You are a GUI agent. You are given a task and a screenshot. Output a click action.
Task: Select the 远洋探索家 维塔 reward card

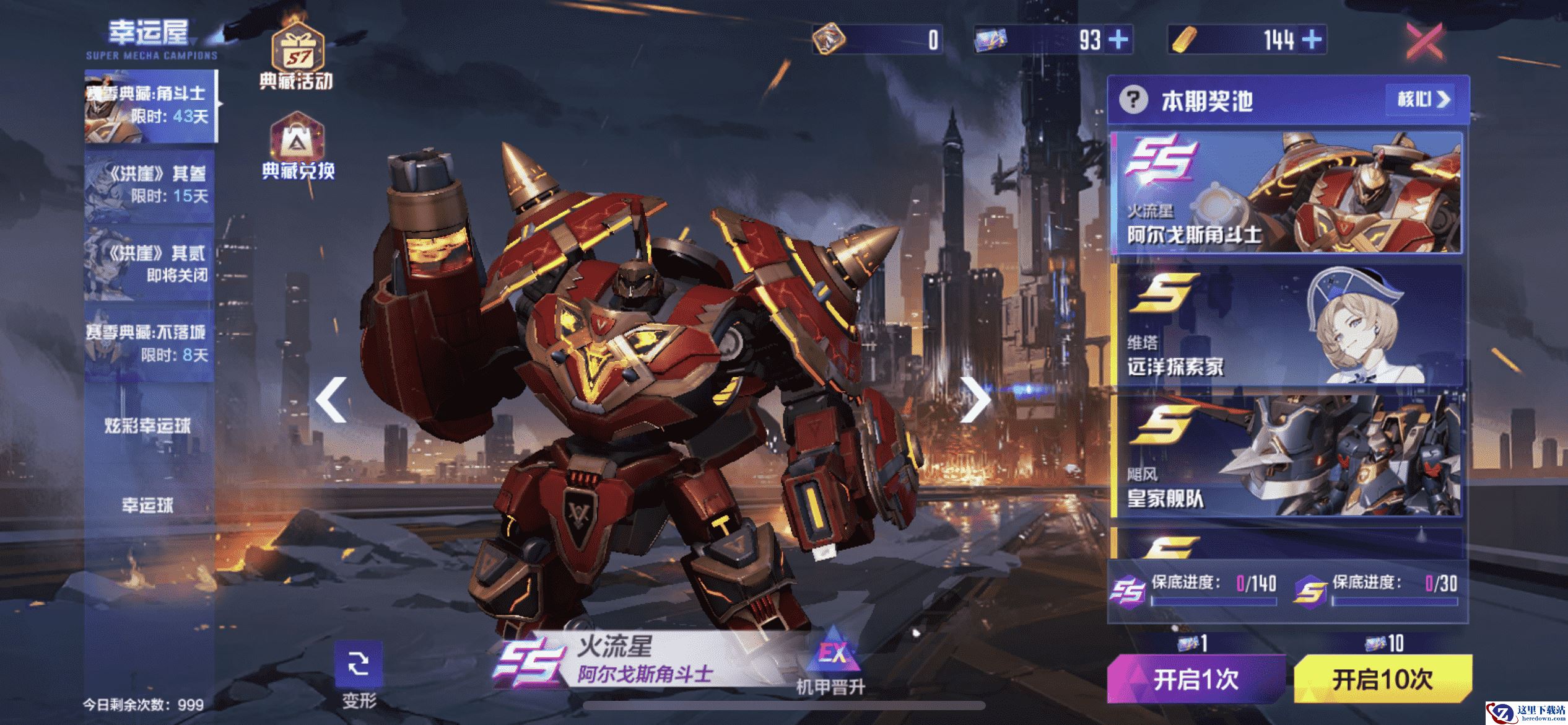(1288, 326)
